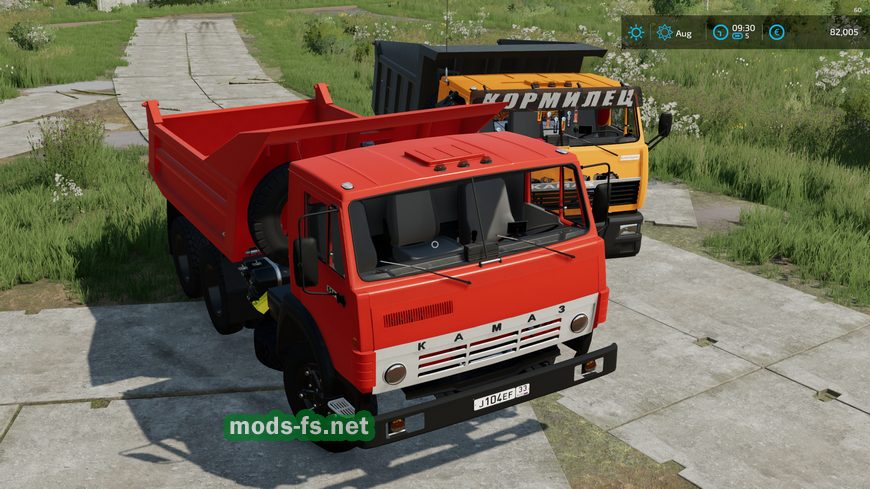Click the euro money balance icon
Screen dimensions: 870x489
tap(776, 32)
